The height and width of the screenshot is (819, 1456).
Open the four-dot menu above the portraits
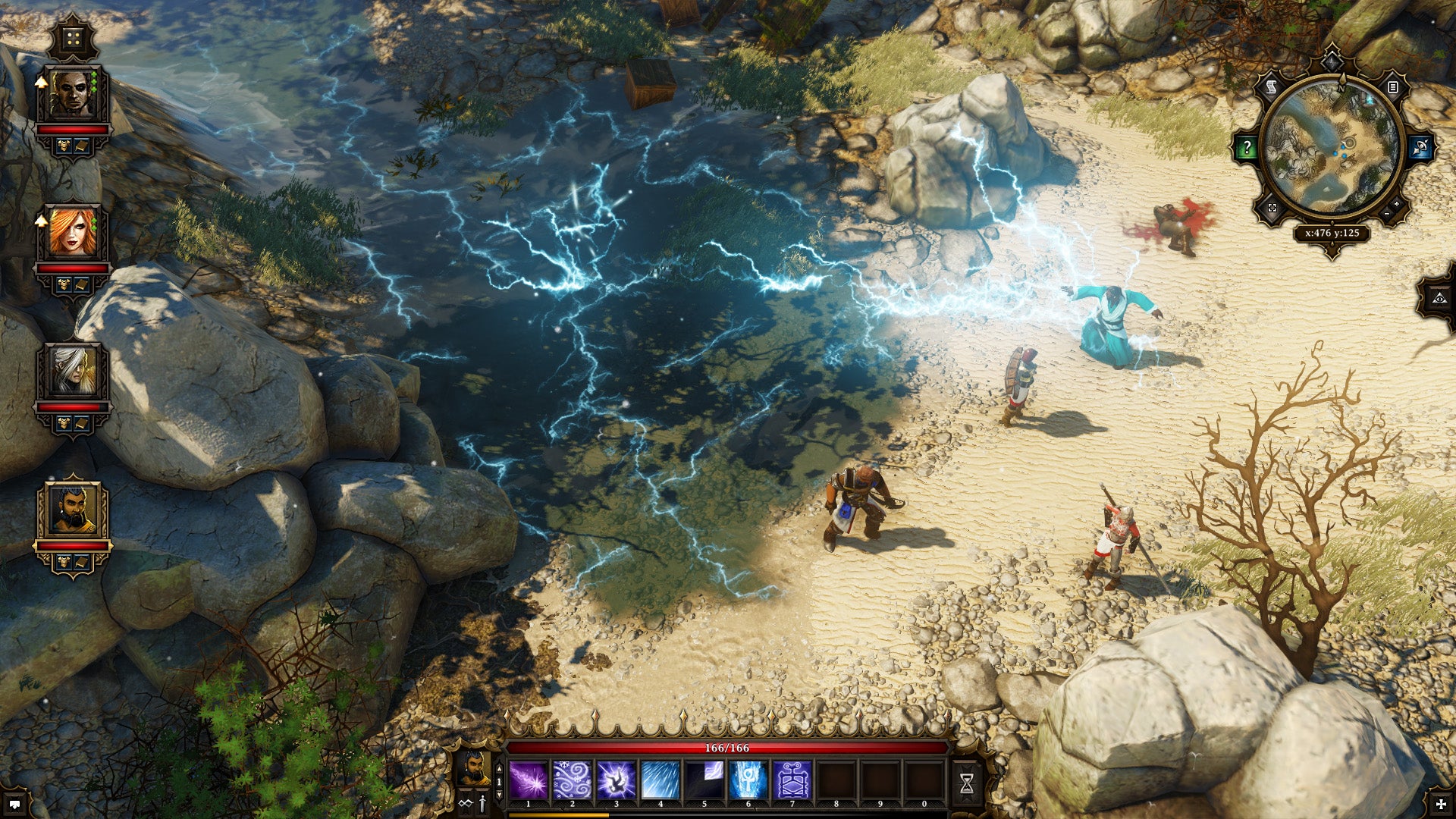[x=73, y=39]
